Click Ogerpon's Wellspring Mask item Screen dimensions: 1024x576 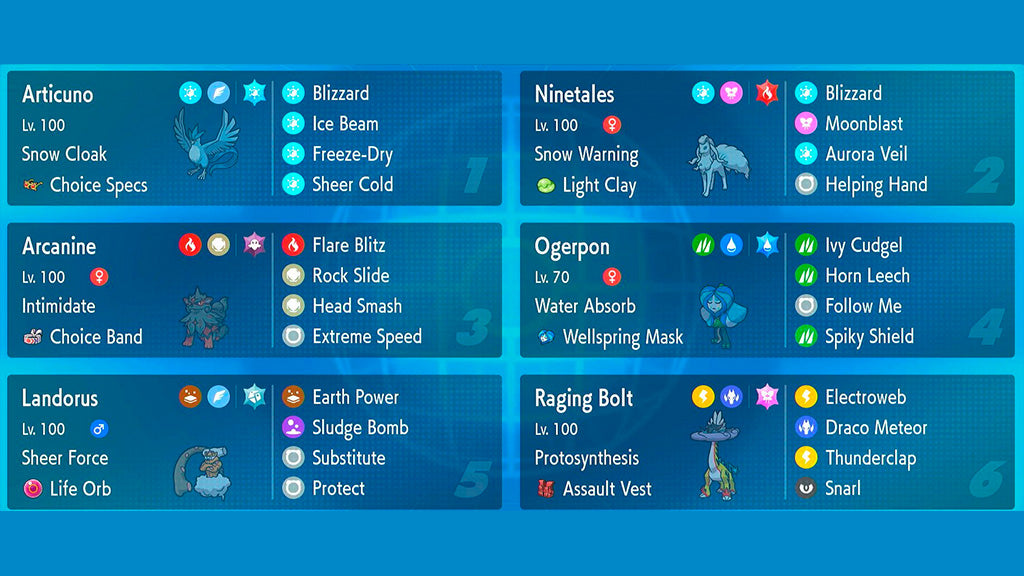tap(622, 337)
